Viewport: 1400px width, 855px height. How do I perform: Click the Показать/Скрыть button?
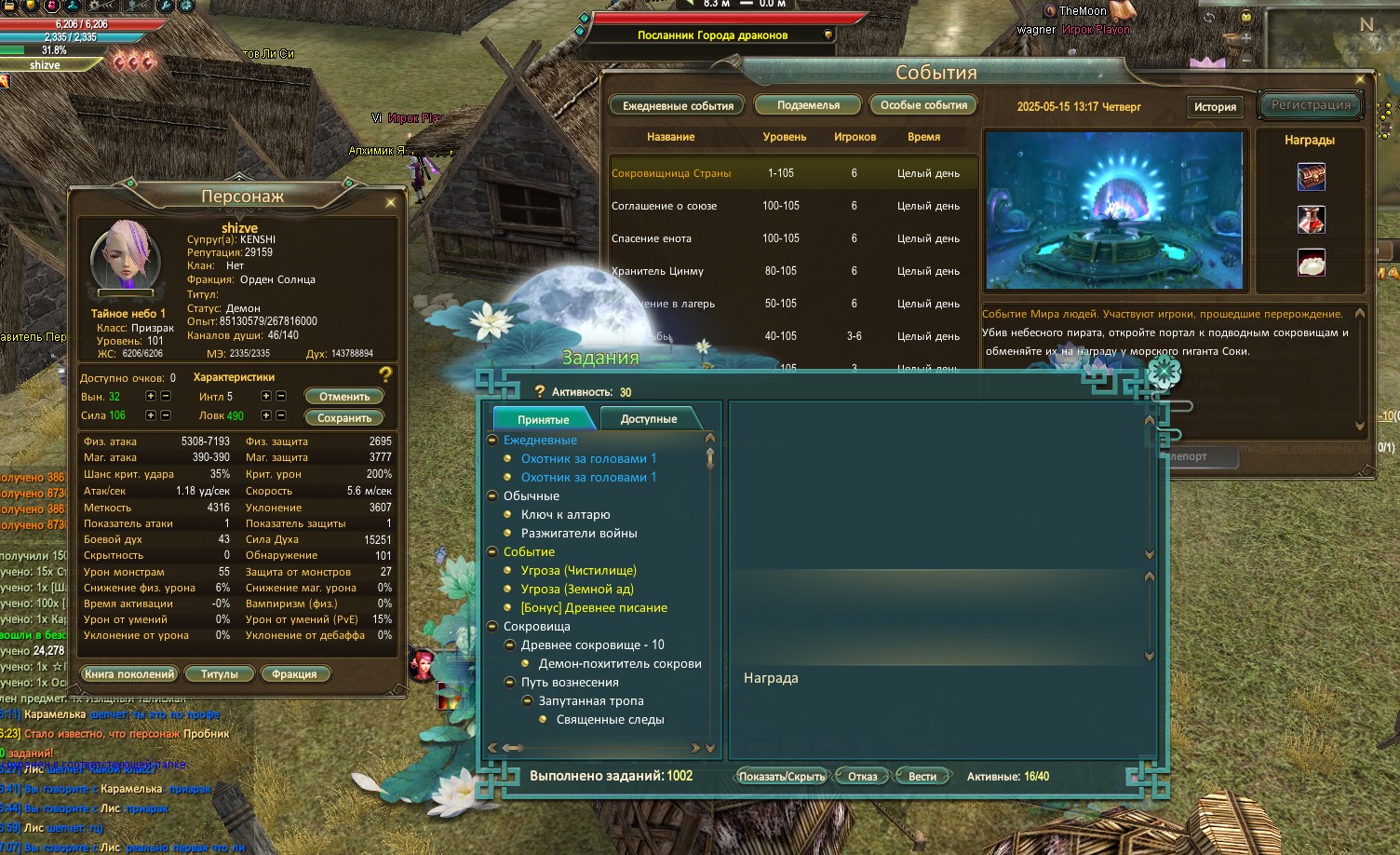[x=782, y=777]
